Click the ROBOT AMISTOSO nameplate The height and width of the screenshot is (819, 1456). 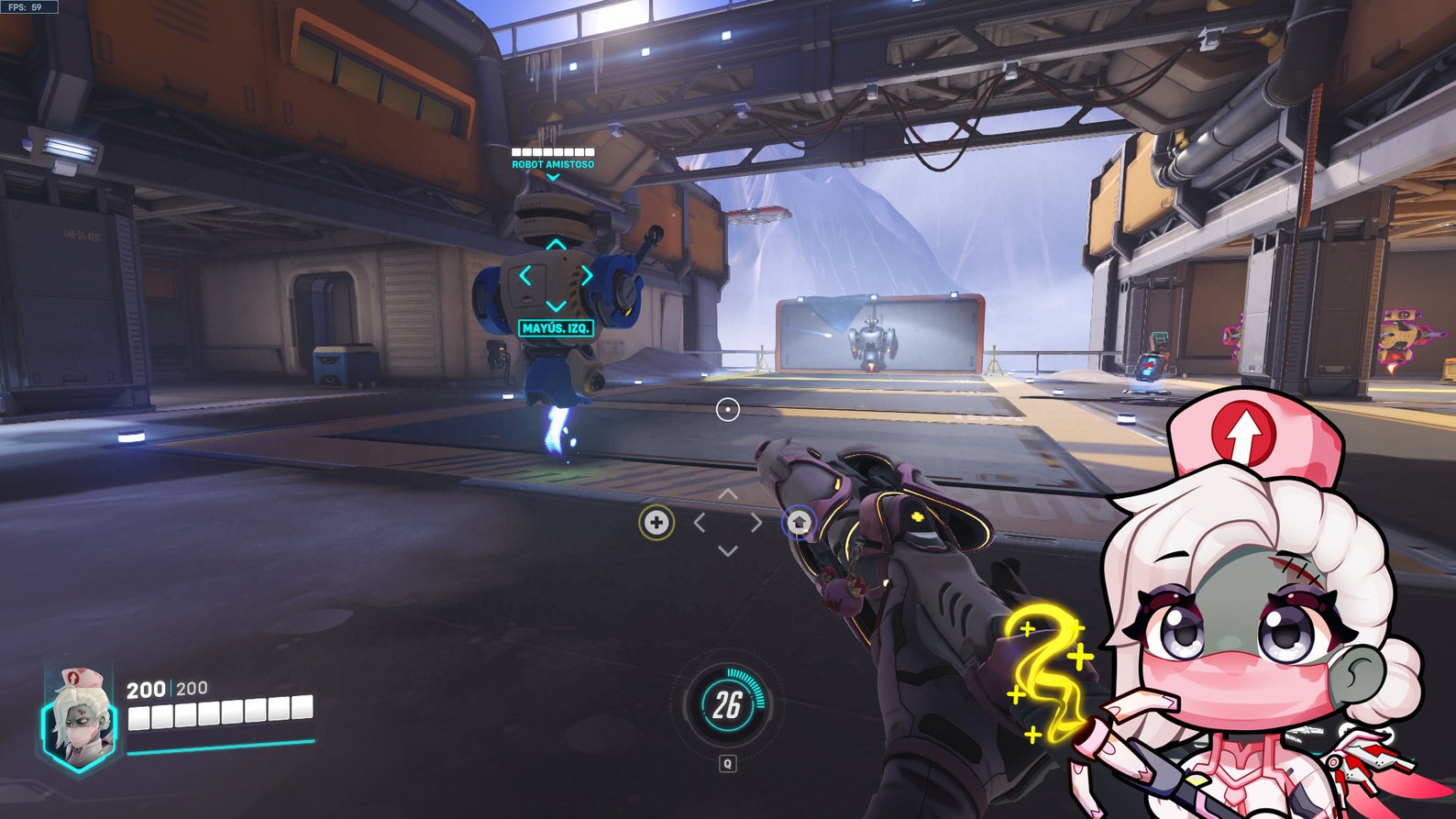click(552, 164)
